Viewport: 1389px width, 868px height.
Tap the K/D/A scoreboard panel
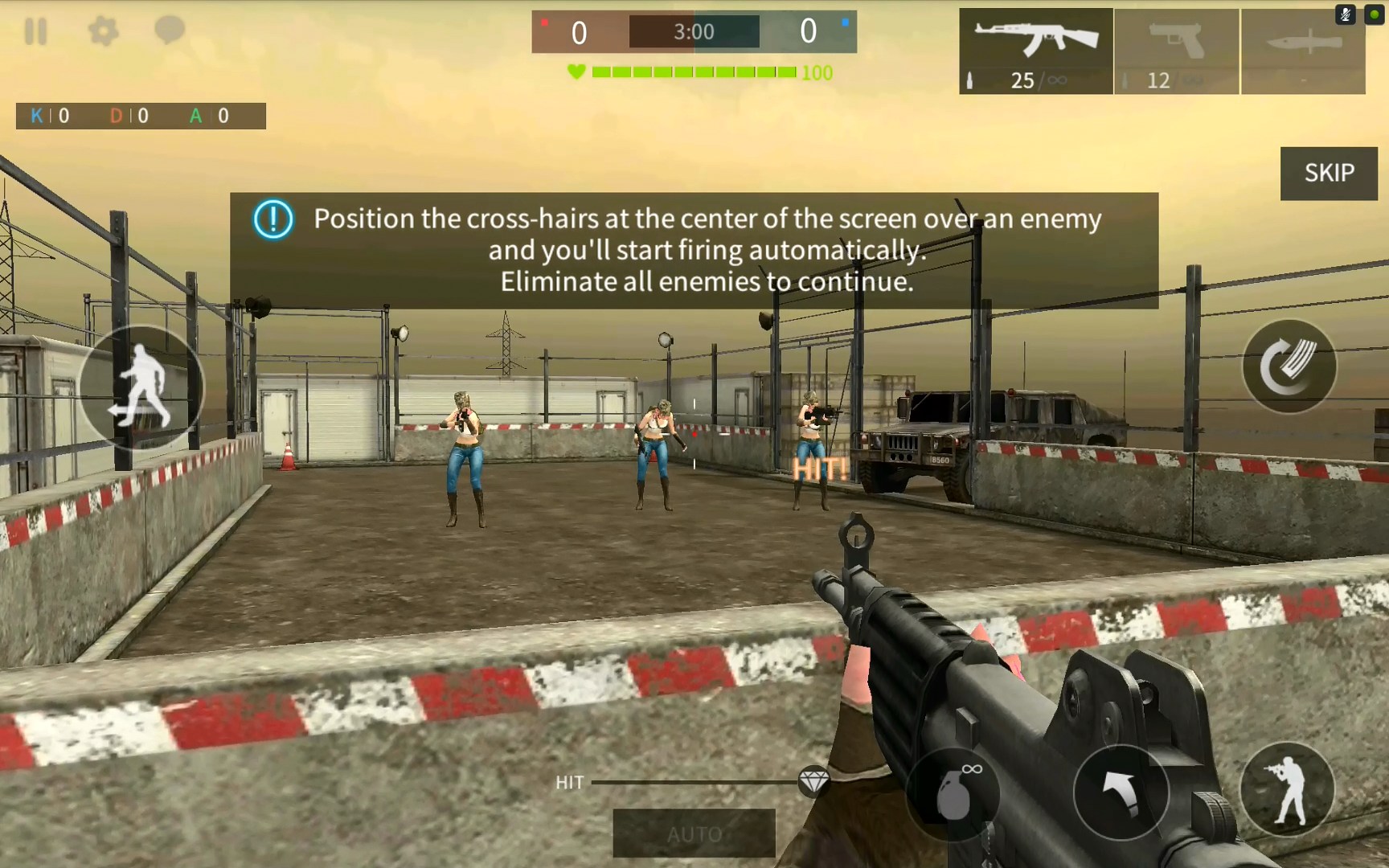point(141,116)
